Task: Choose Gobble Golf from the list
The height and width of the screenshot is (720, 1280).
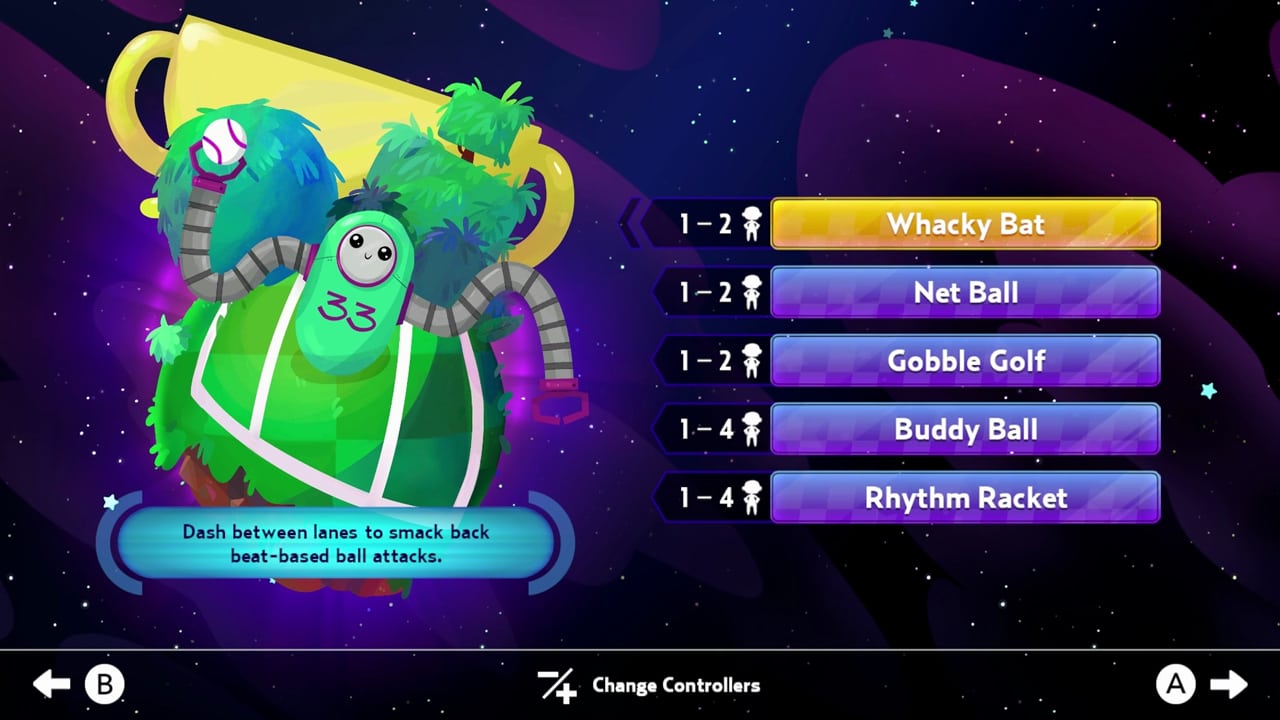Action: (x=965, y=361)
